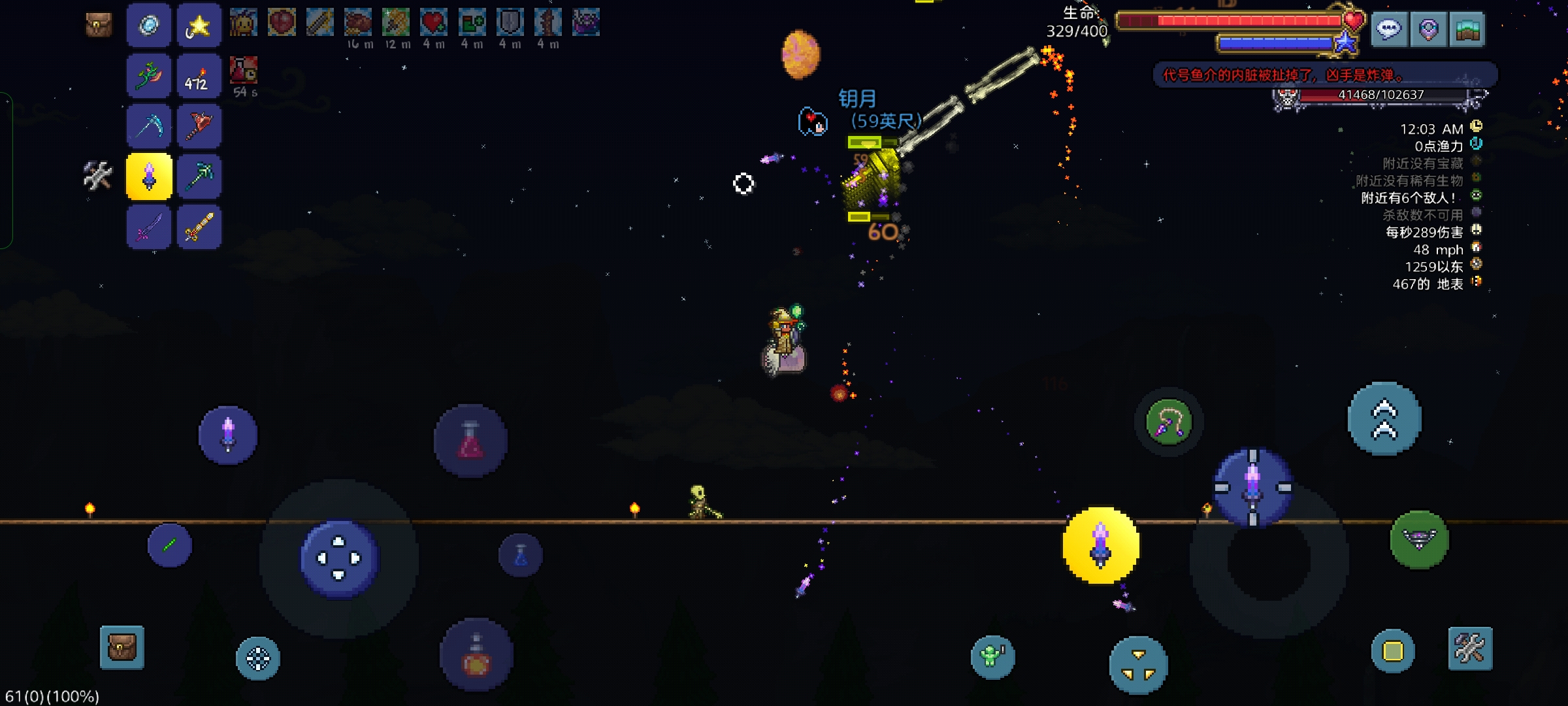The image size is (1568, 706).
Task: Drink the blue mana potion quick button
Action: 521,556
